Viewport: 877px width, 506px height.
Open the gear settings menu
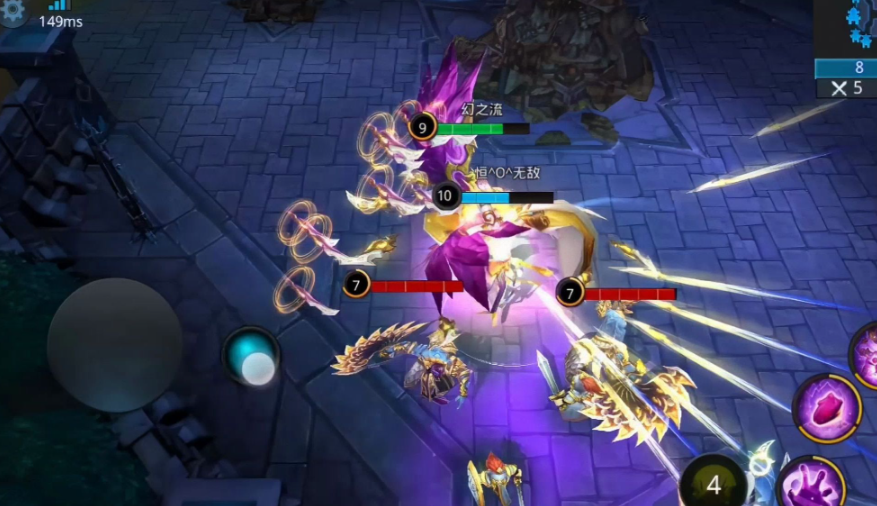click(x=12, y=10)
